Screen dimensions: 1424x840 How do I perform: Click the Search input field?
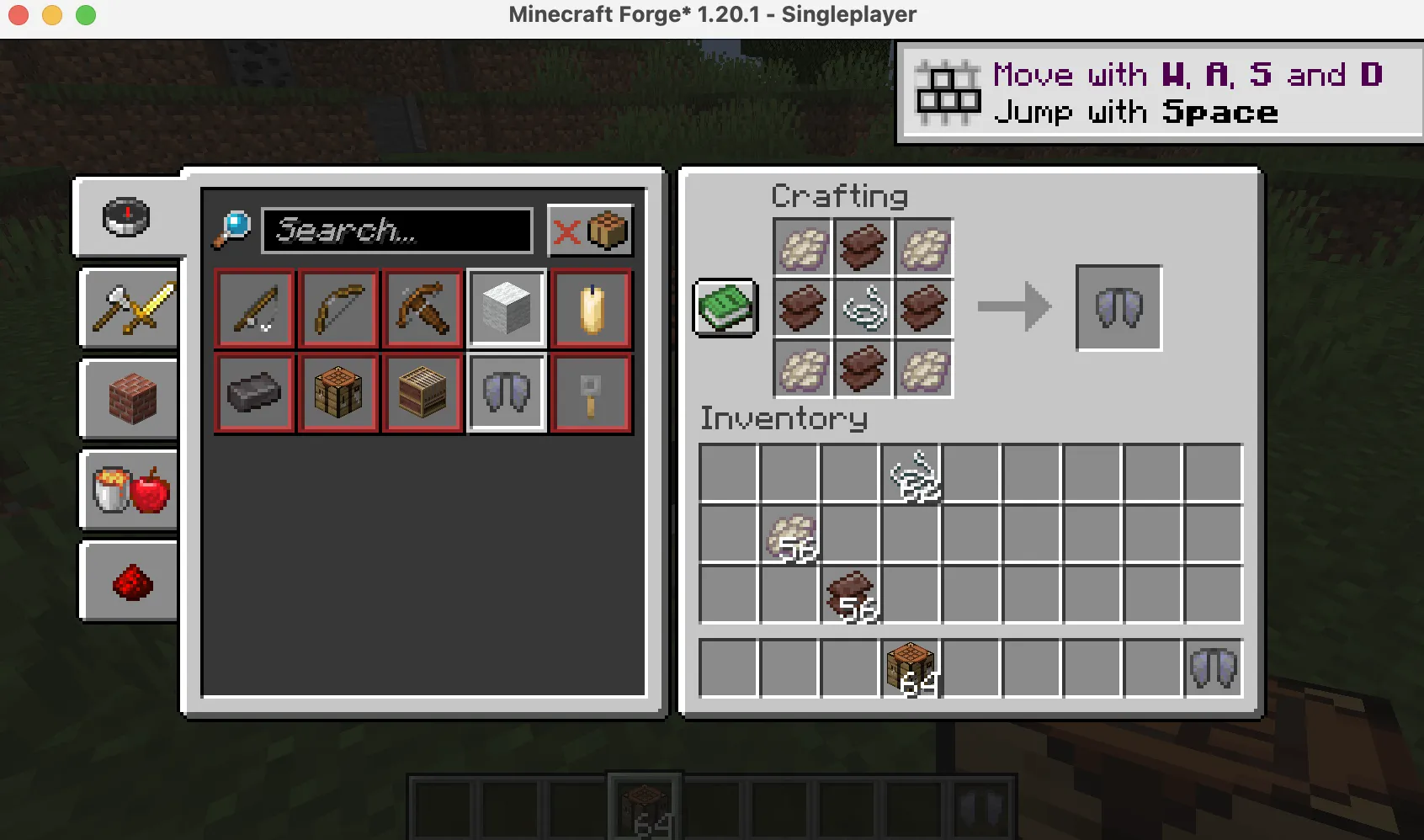(x=397, y=231)
